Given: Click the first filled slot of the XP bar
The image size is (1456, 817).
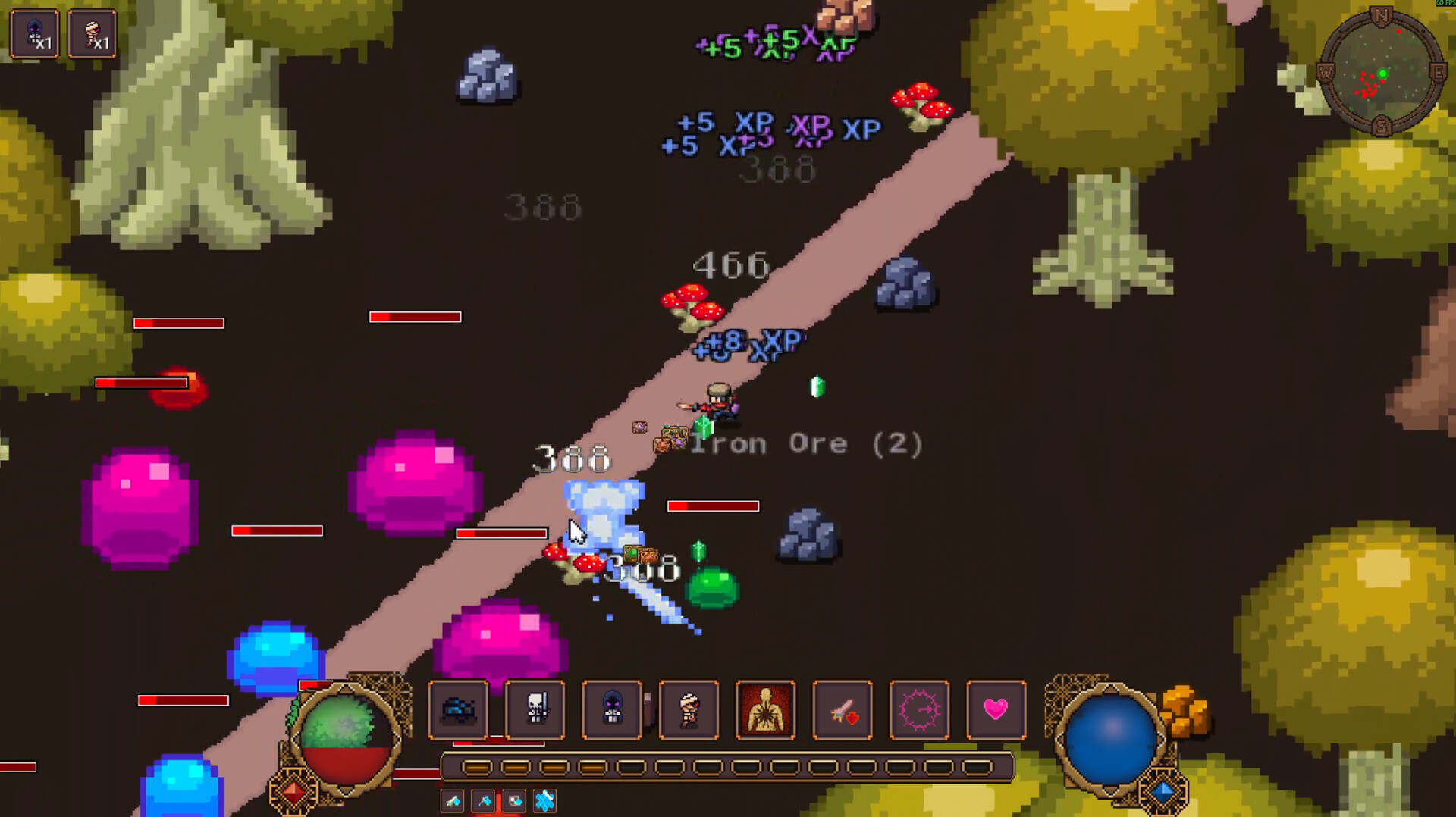Looking at the screenshot, I should tap(478, 768).
